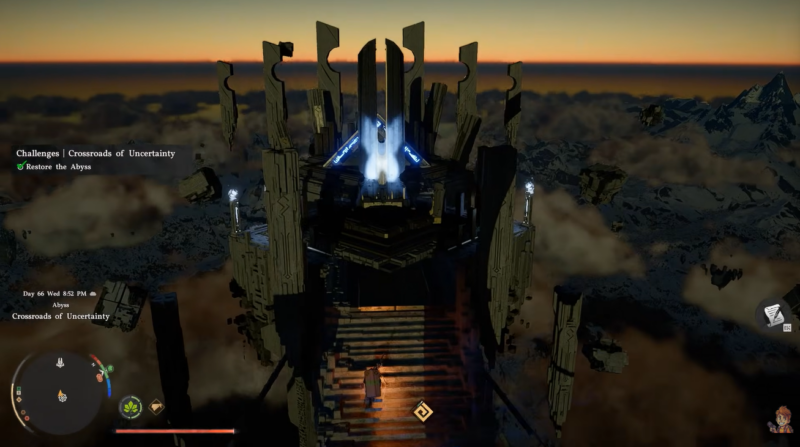Click the diamond-shaped item icon beside the leaf
This screenshot has width=800, height=447.
[x=157, y=407]
